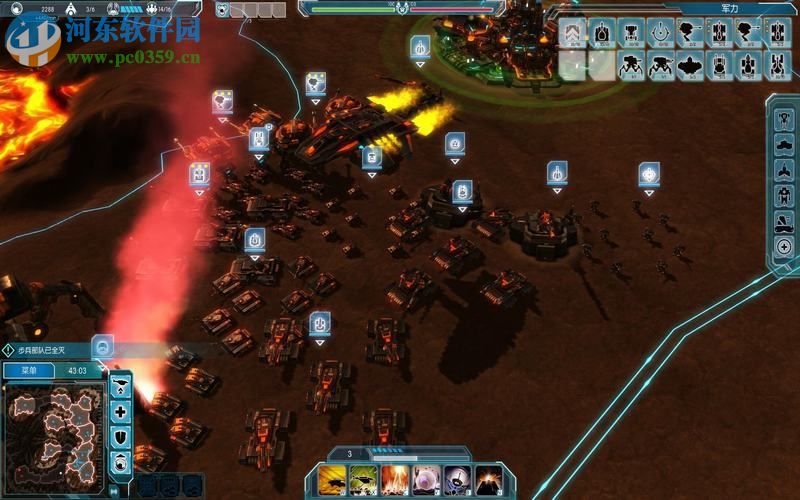
Task: Select the top icon in right sidebar
Action: tap(784, 117)
